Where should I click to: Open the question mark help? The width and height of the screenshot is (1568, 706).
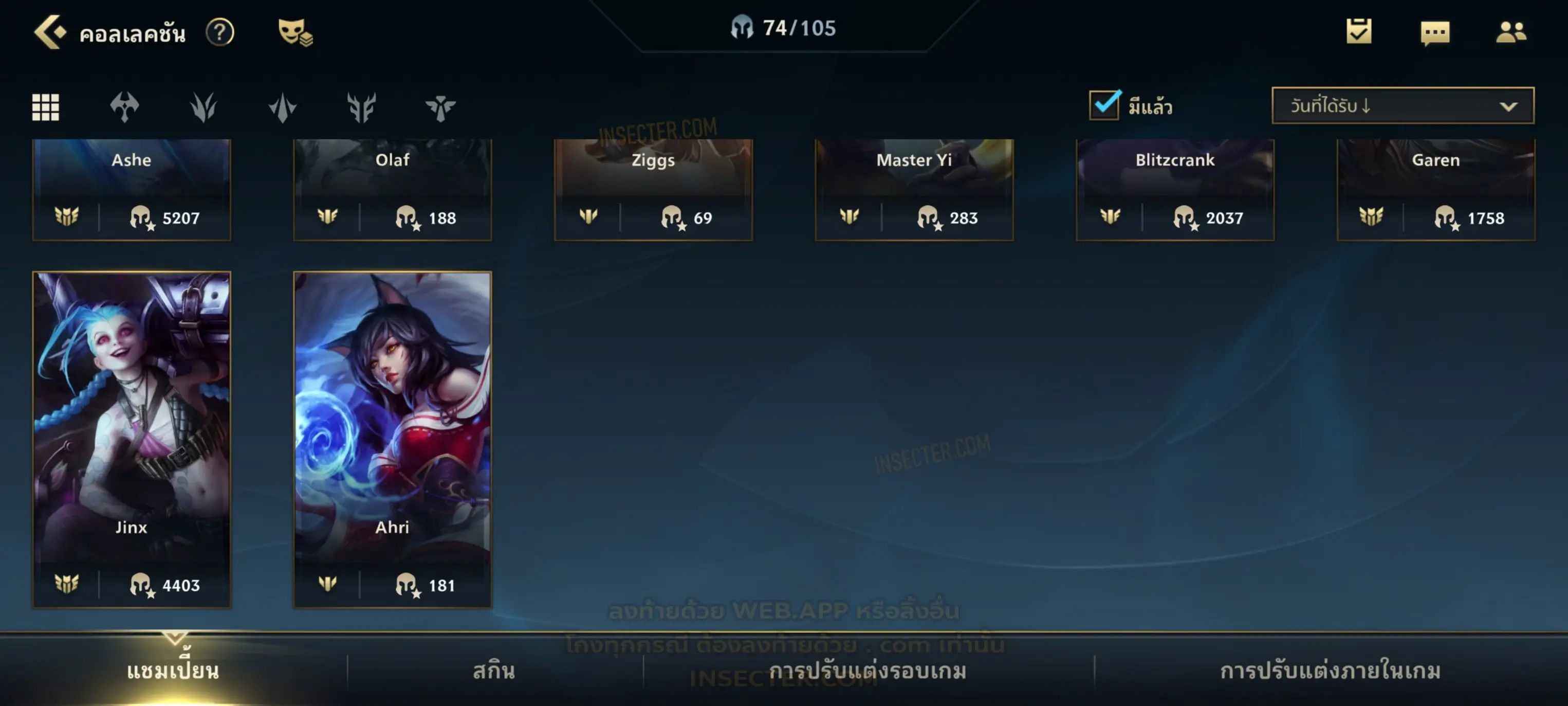pyautogui.click(x=220, y=32)
